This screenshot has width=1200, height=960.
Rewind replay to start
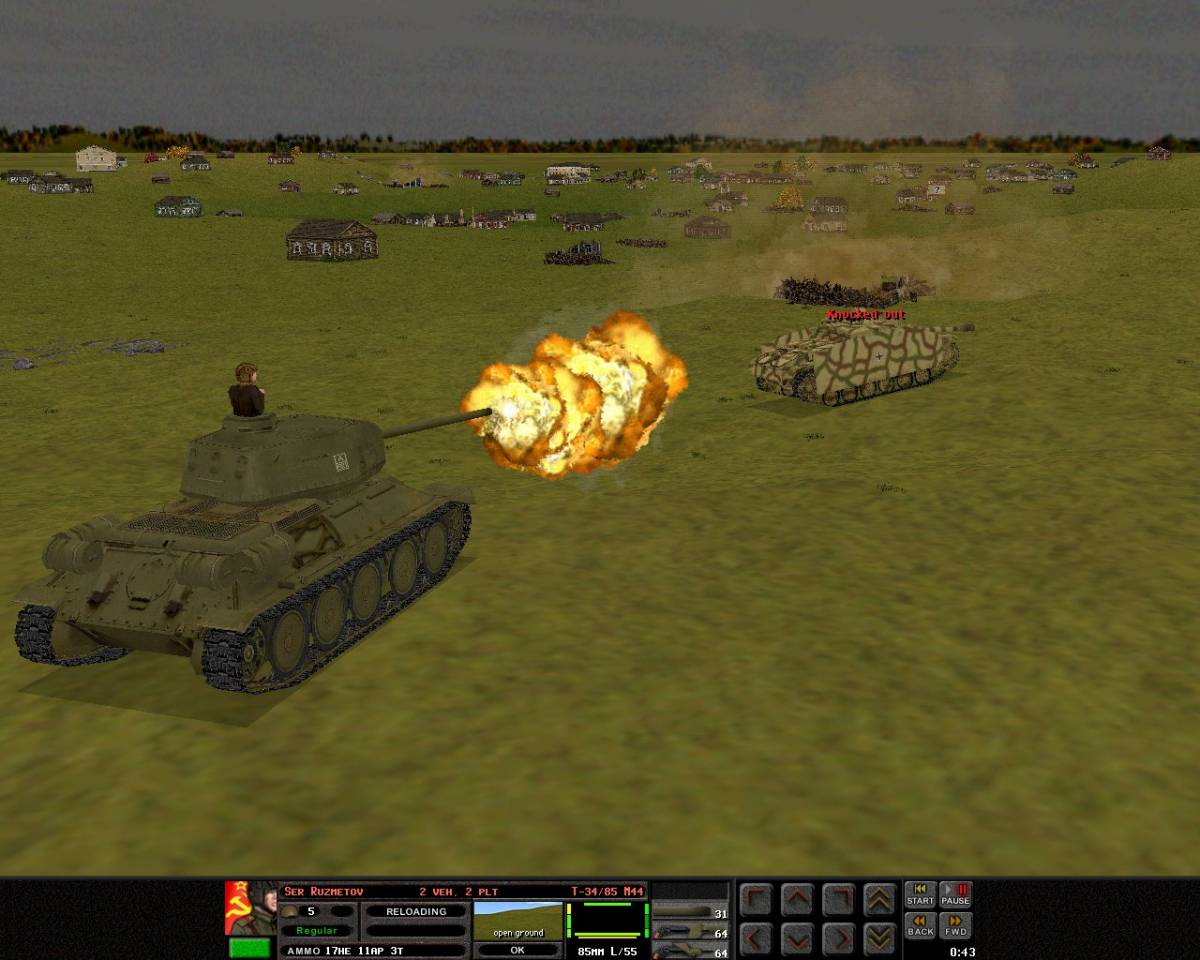pos(920,894)
